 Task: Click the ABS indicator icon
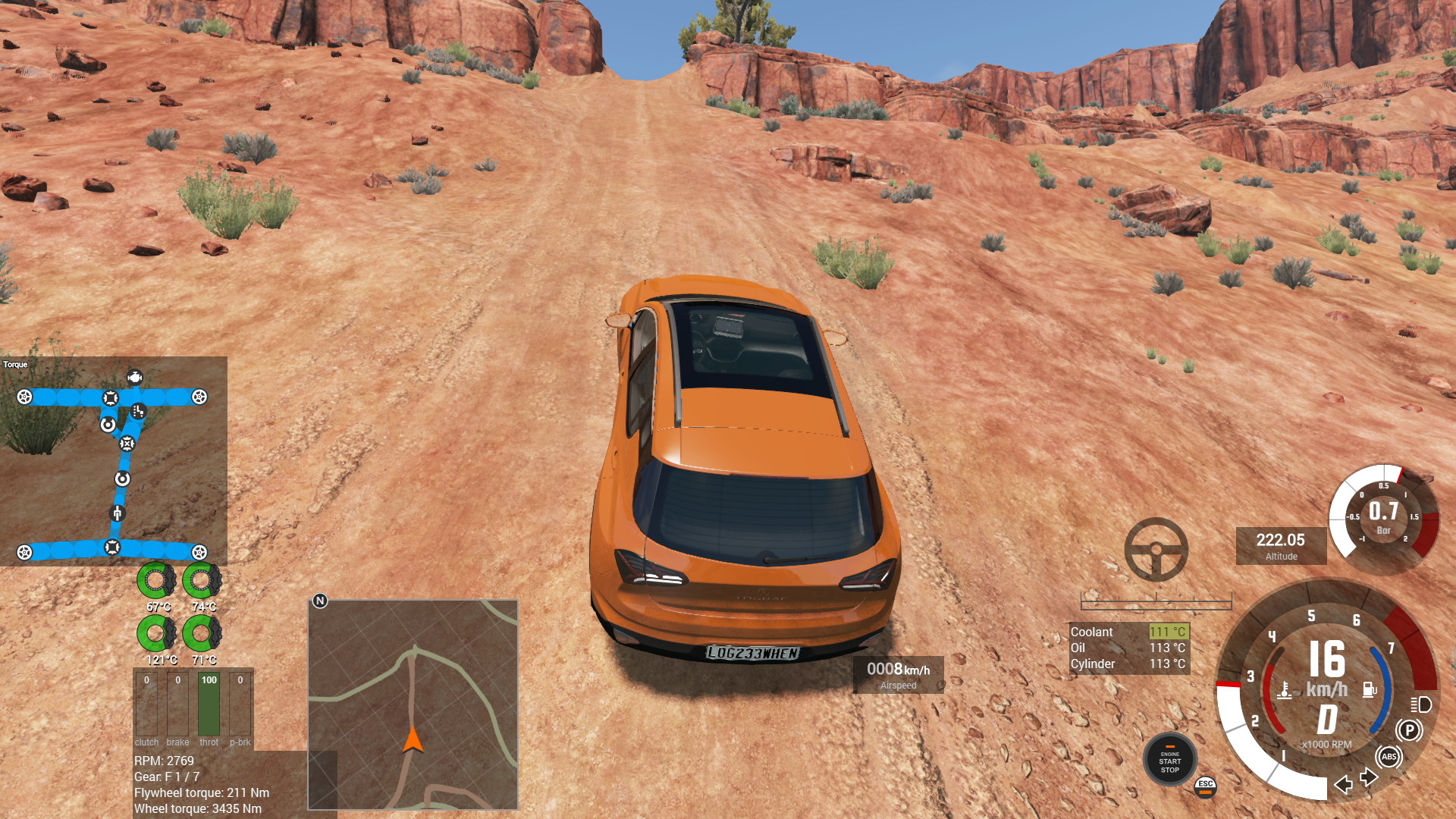point(1389,757)
